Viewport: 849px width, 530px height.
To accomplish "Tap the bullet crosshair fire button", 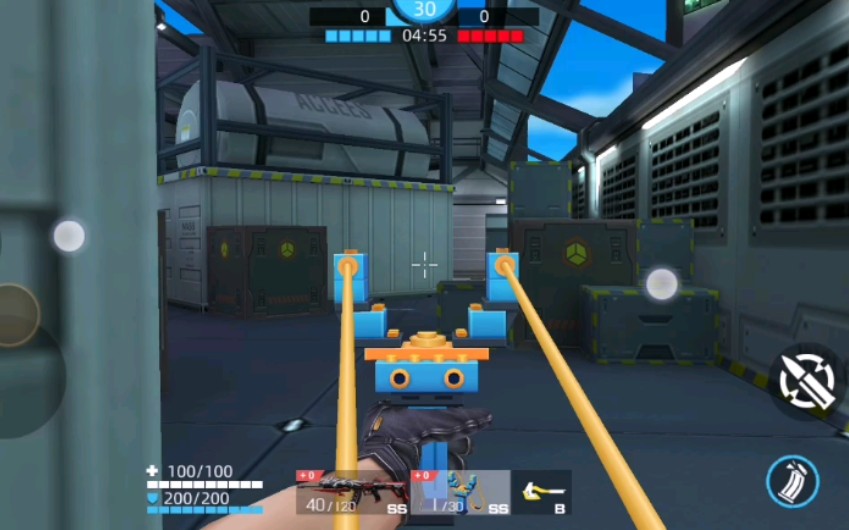I will point(807,382).
